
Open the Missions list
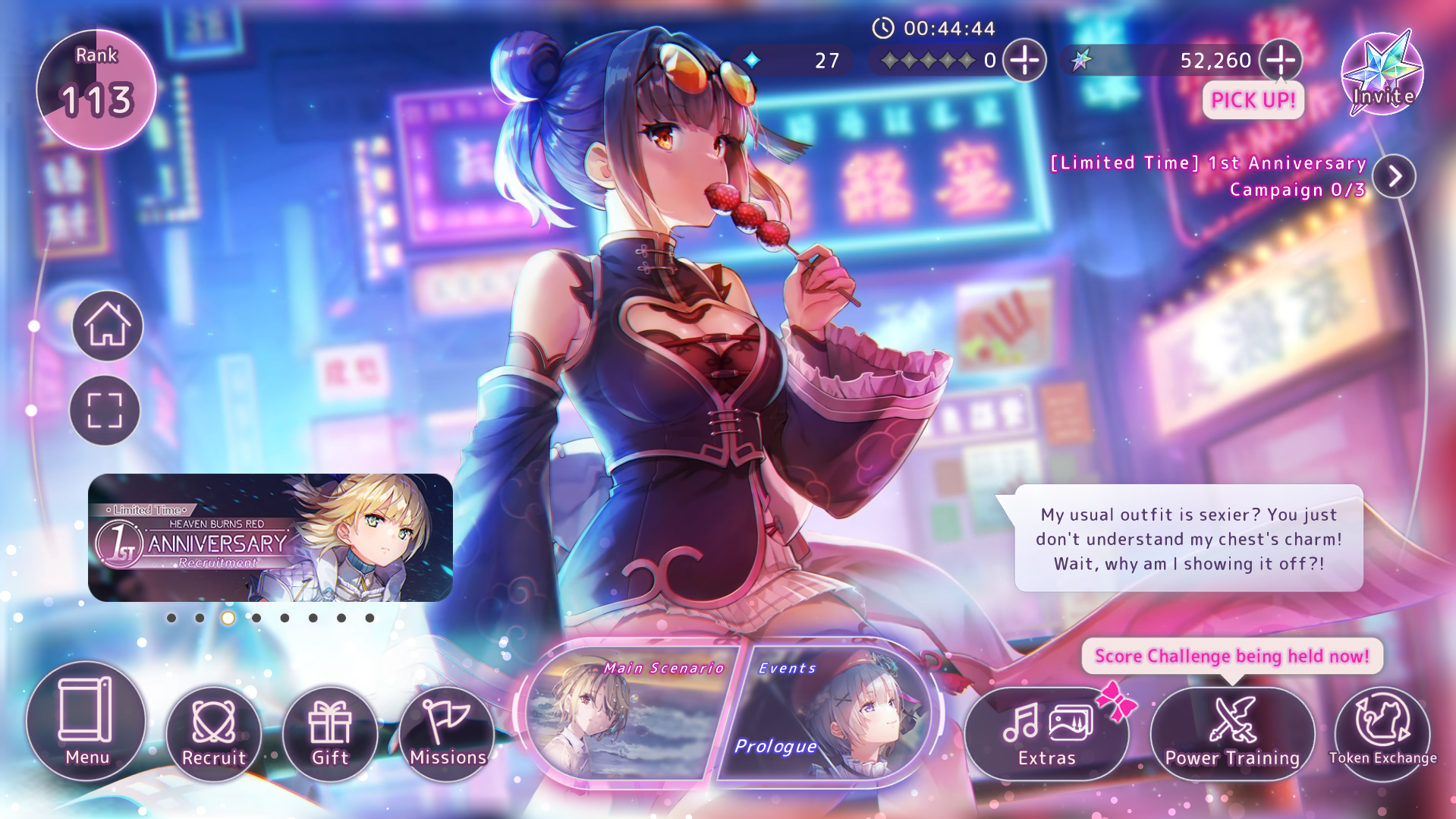pyautogui.click(x=448, y=733)
